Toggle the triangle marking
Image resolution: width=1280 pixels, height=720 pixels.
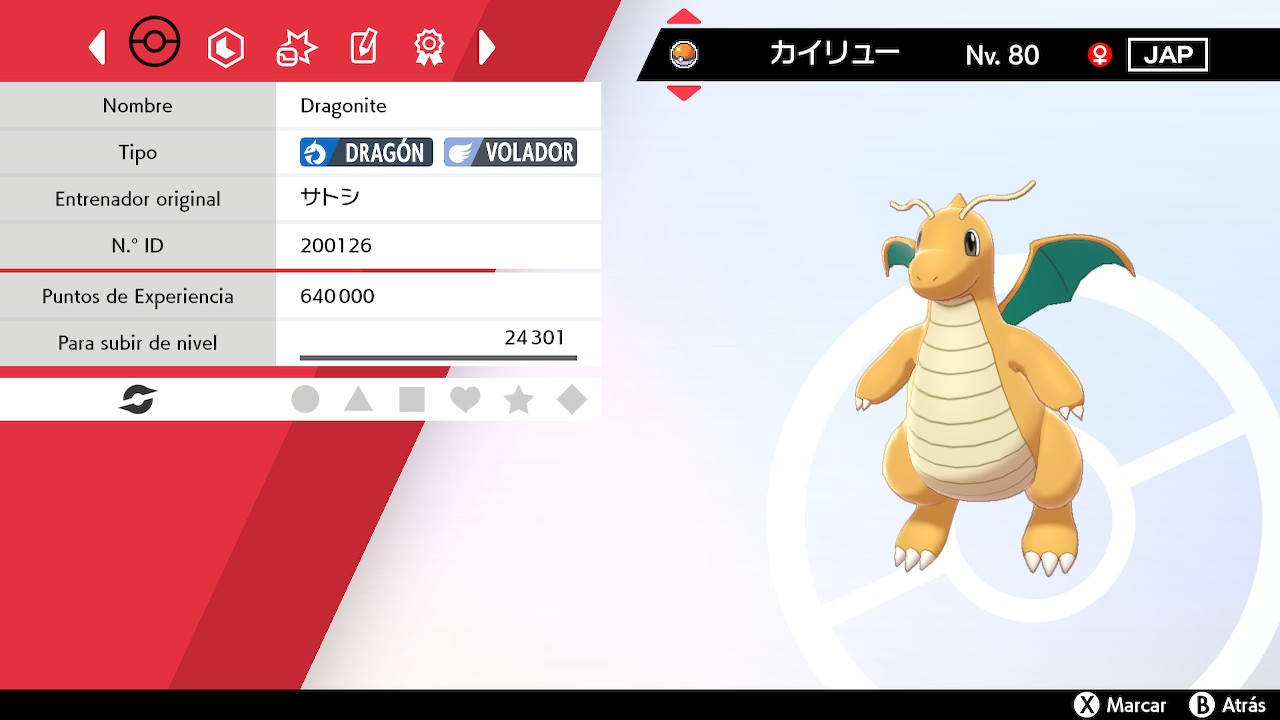(x=358, y=400)
